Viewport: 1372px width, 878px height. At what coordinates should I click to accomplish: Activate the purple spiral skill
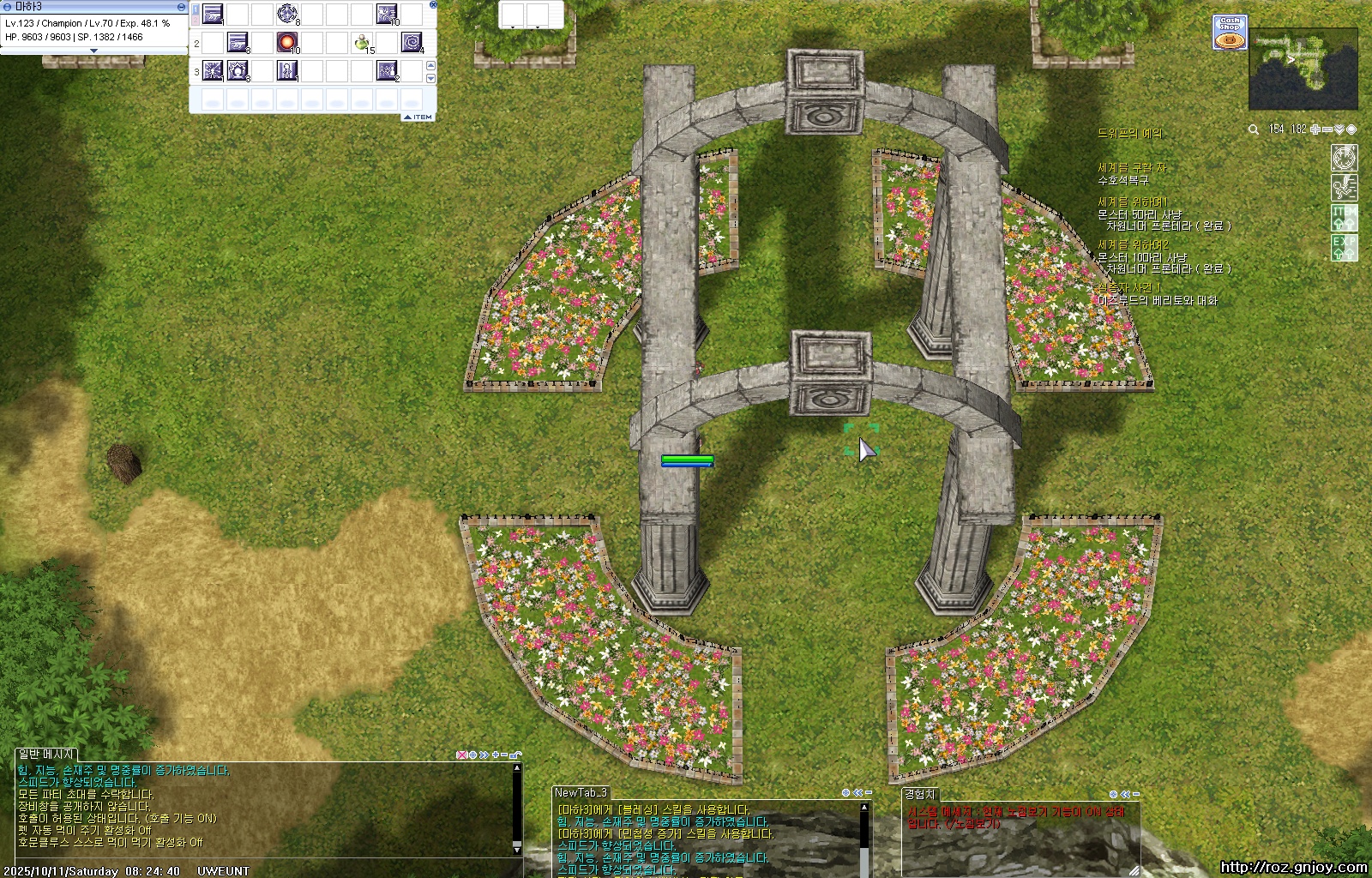pyautogui.click(x=412, y=42)
